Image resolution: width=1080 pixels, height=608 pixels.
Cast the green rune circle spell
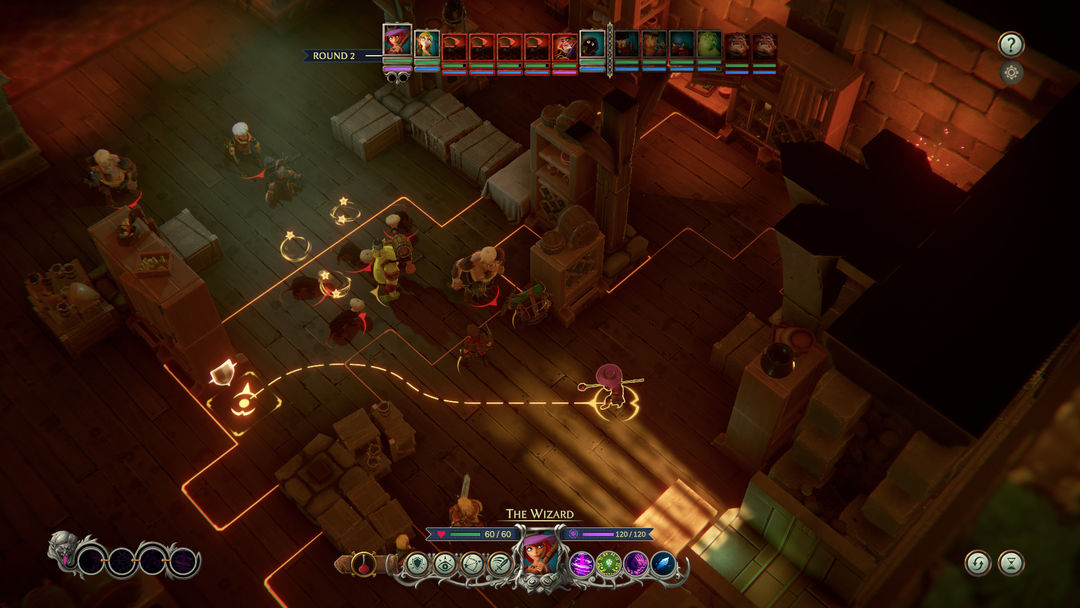[x=608, y=564]
